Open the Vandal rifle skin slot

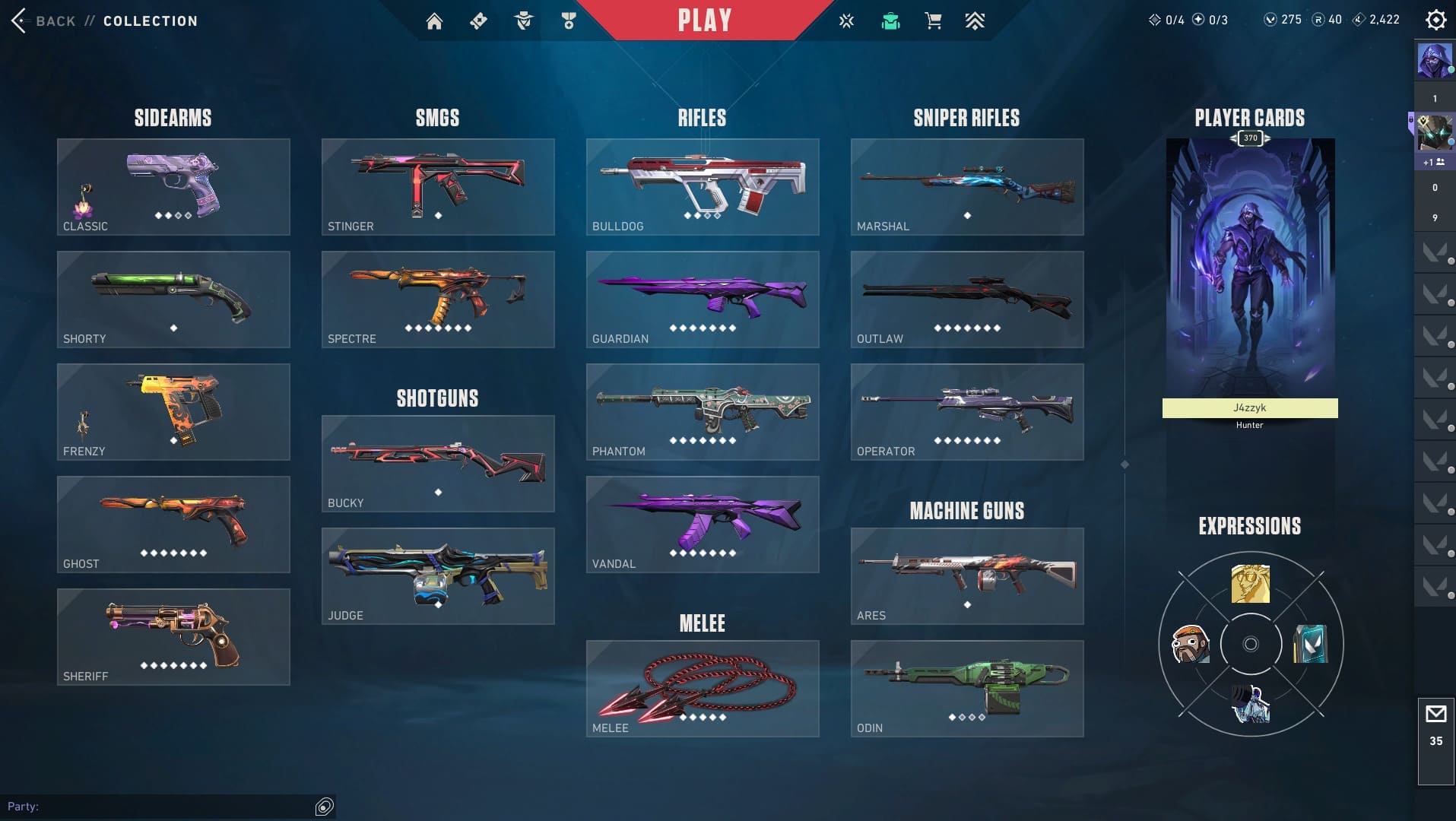(703, 525)
